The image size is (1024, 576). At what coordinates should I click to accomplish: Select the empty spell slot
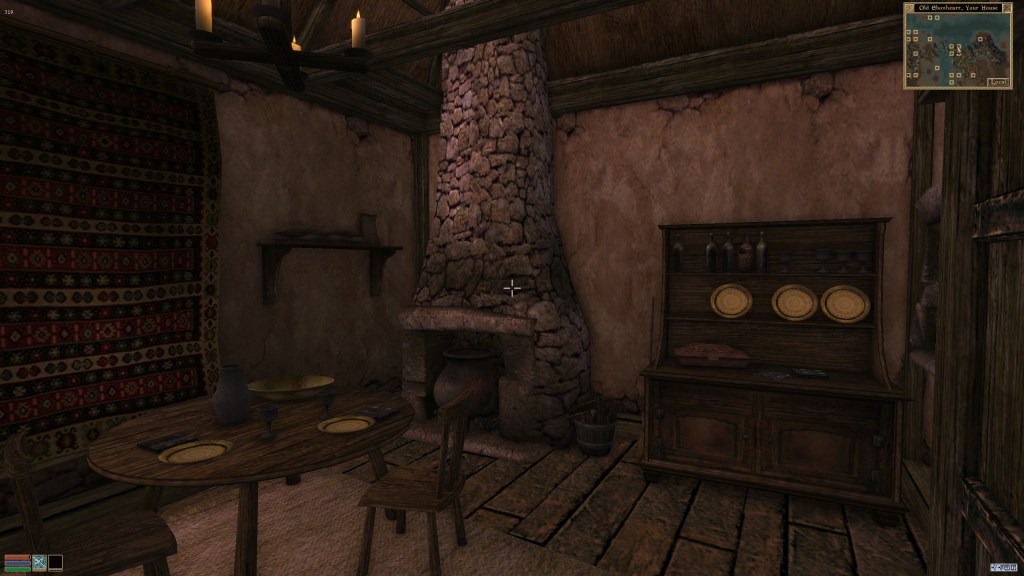pyautogui.click(x=56, y=562)
